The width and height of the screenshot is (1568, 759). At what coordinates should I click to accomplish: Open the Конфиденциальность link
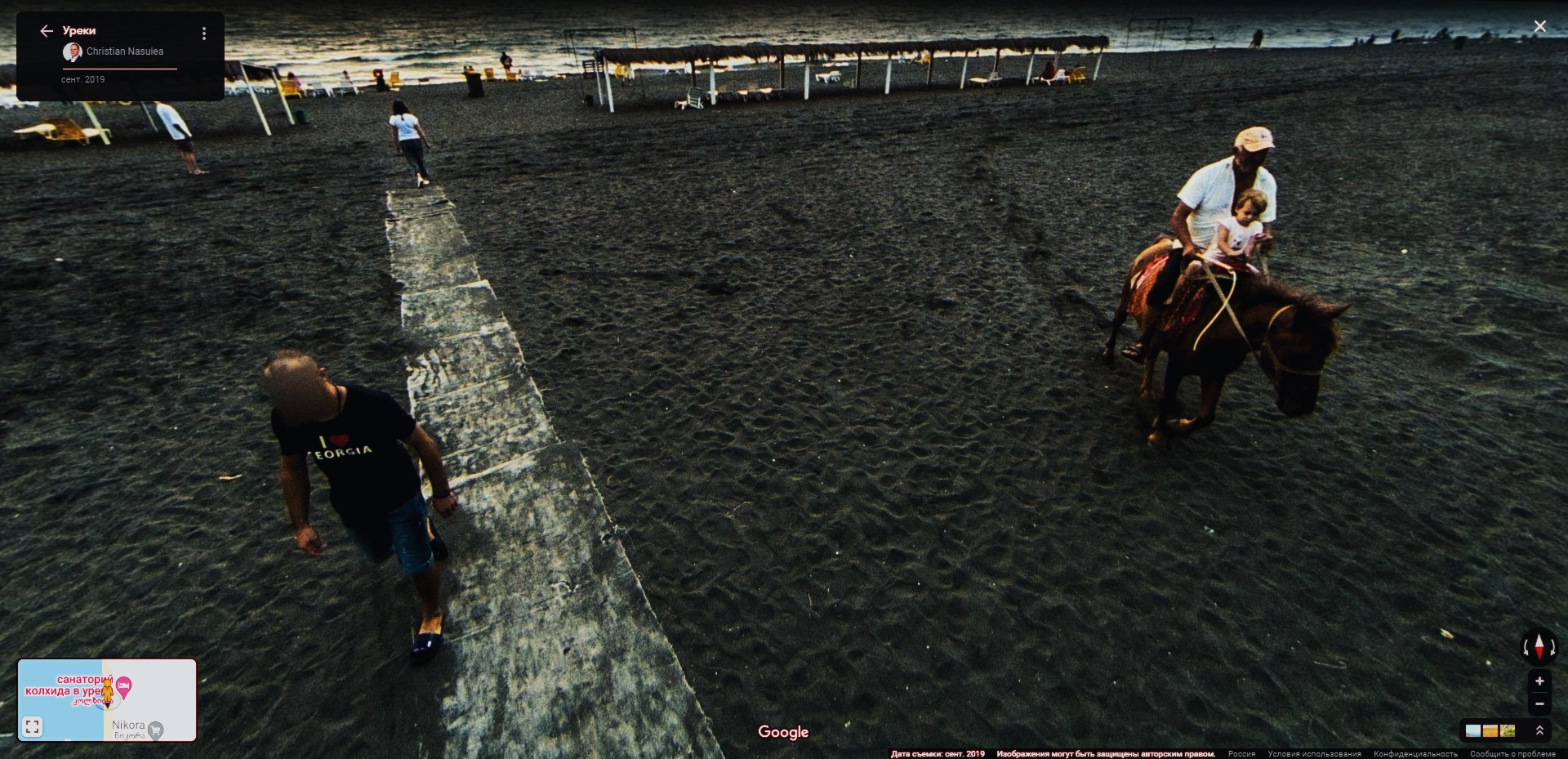1415,754
